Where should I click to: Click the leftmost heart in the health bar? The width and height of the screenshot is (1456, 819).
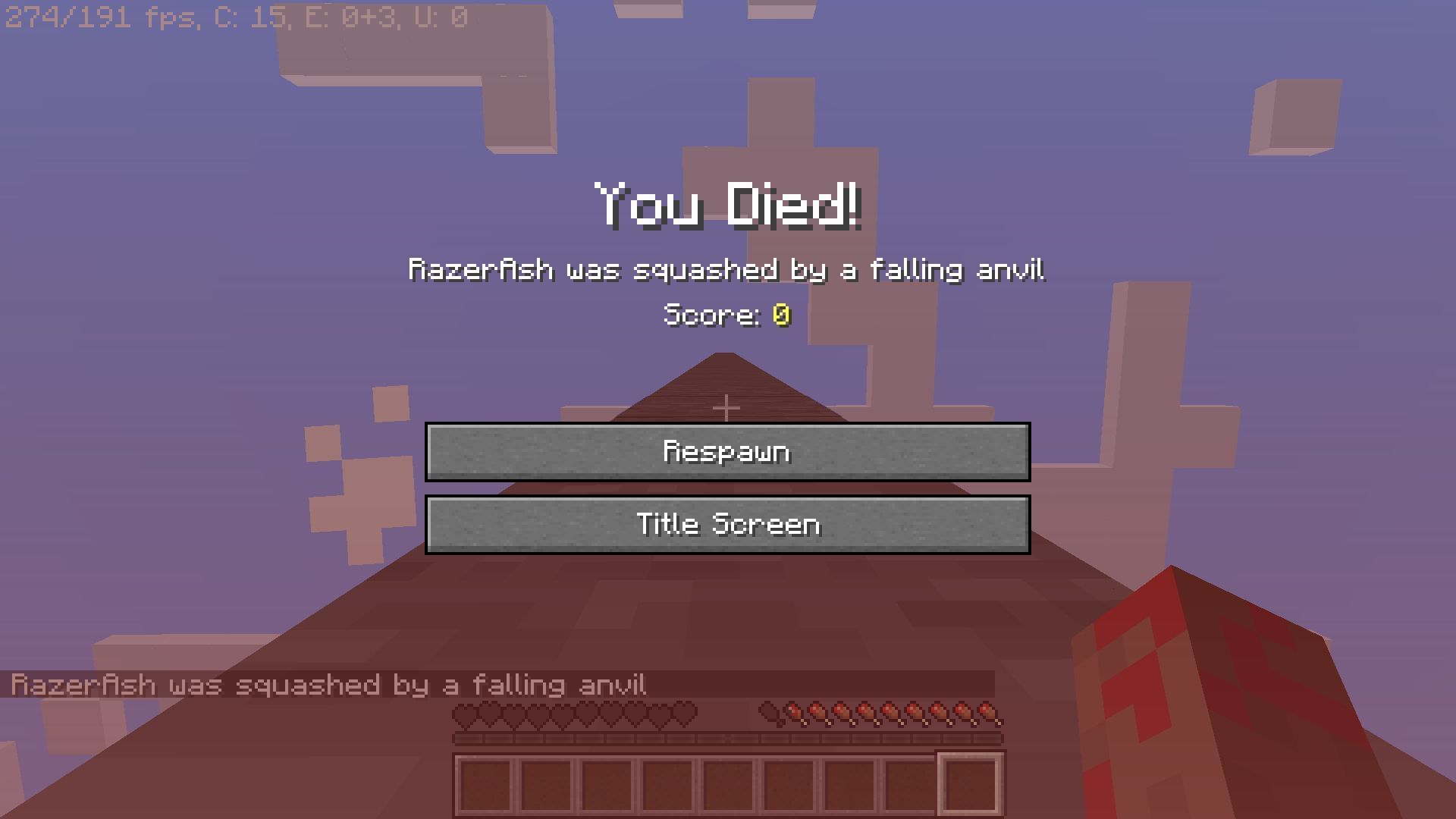(465, 713)
